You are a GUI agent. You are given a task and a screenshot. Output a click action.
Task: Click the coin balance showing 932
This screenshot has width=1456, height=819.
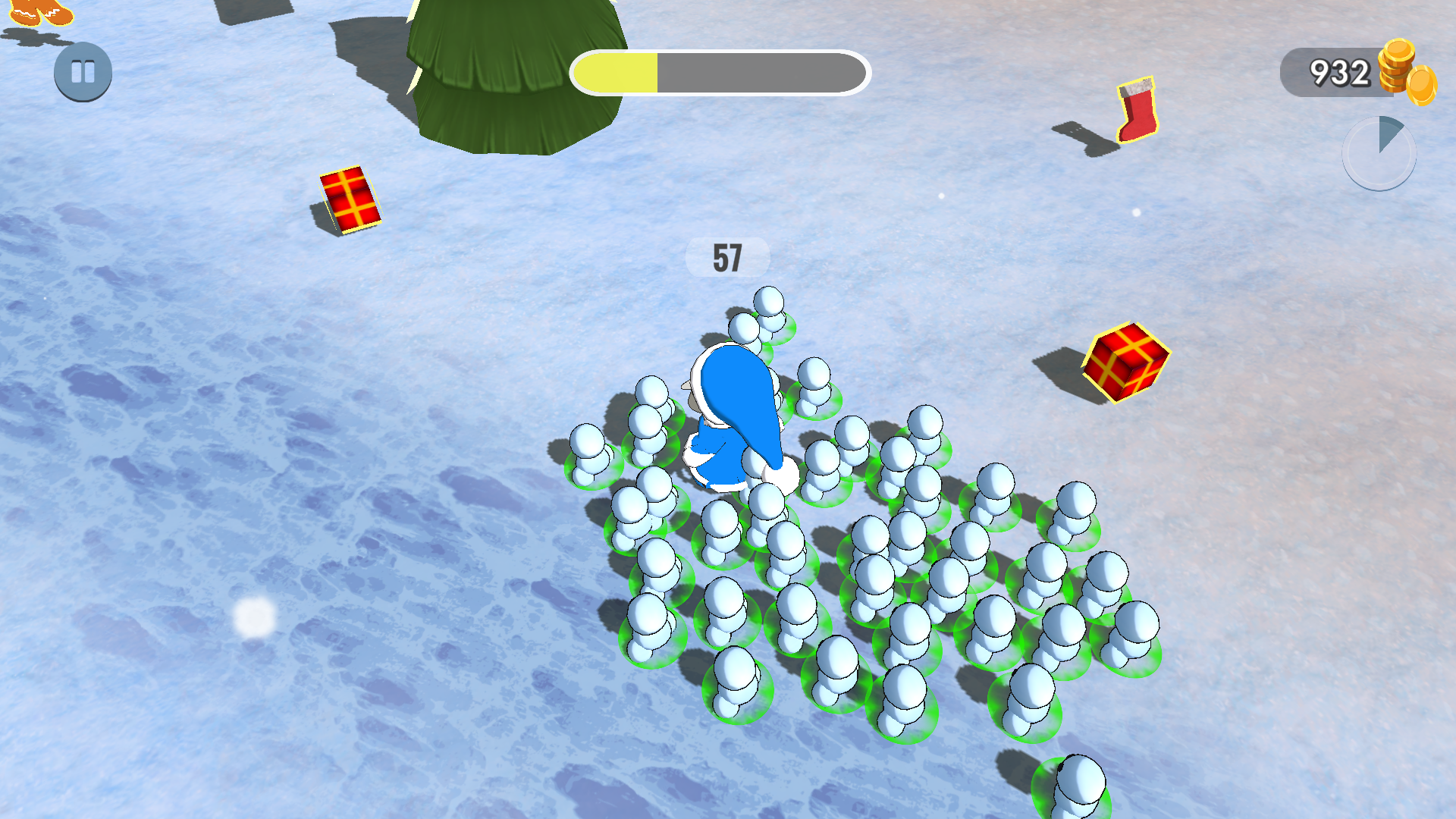[1341, 72]
